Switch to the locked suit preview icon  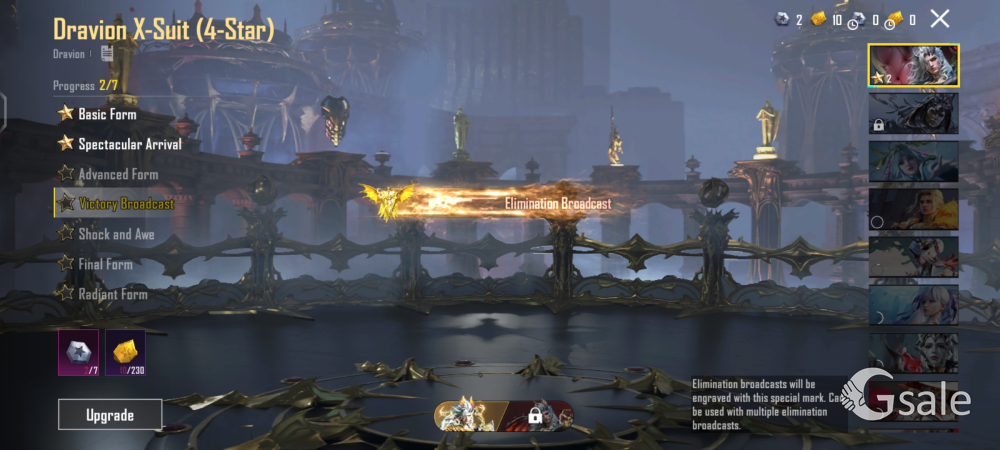[537, 414]
